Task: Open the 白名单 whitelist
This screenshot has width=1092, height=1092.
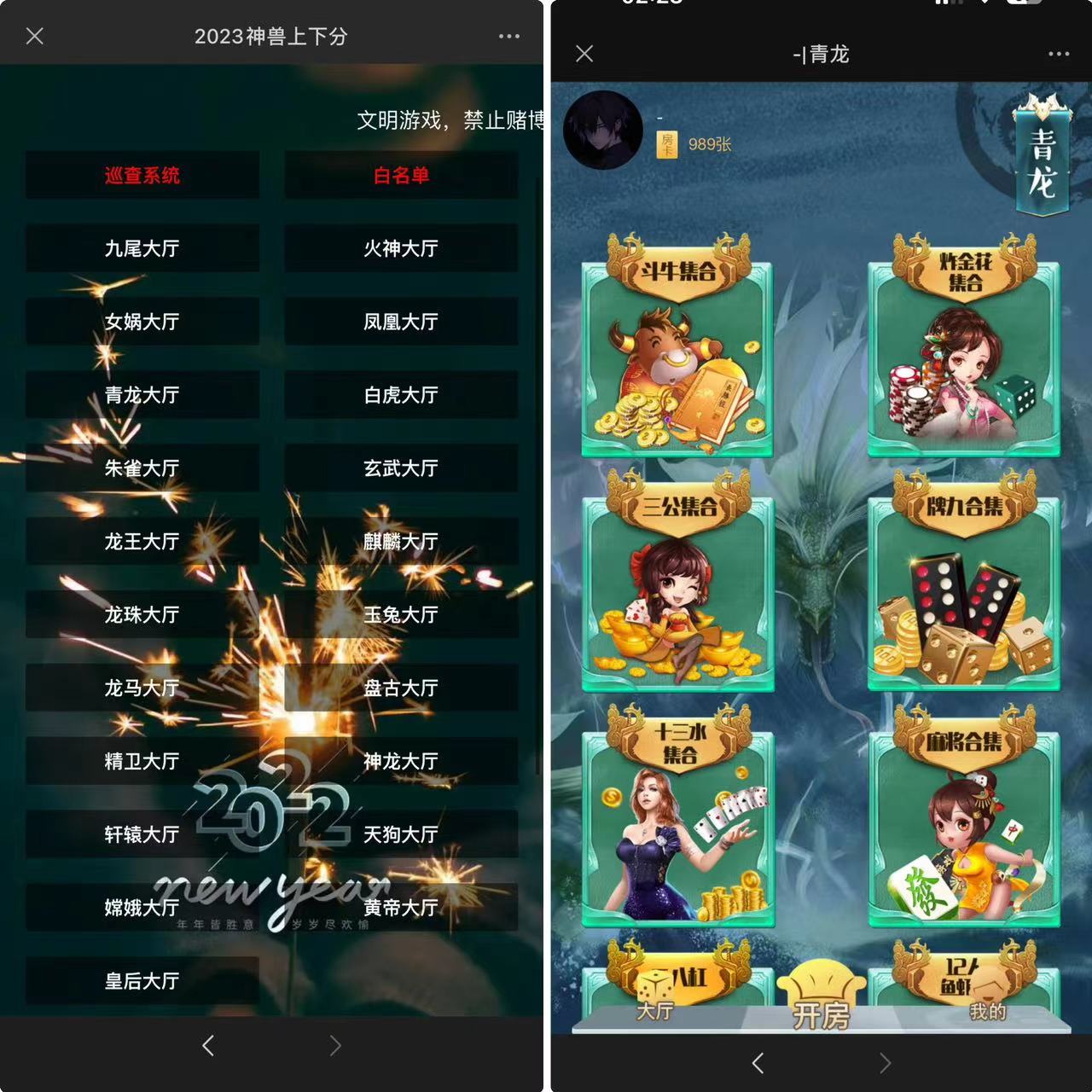Action: click(x=401, y=177)
